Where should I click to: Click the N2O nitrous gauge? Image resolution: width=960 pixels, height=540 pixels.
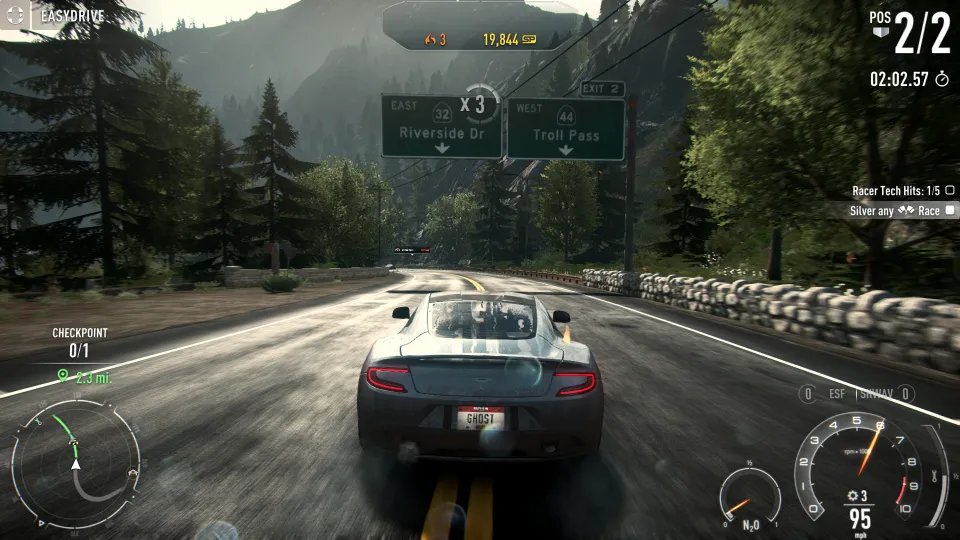pos(748,498)
